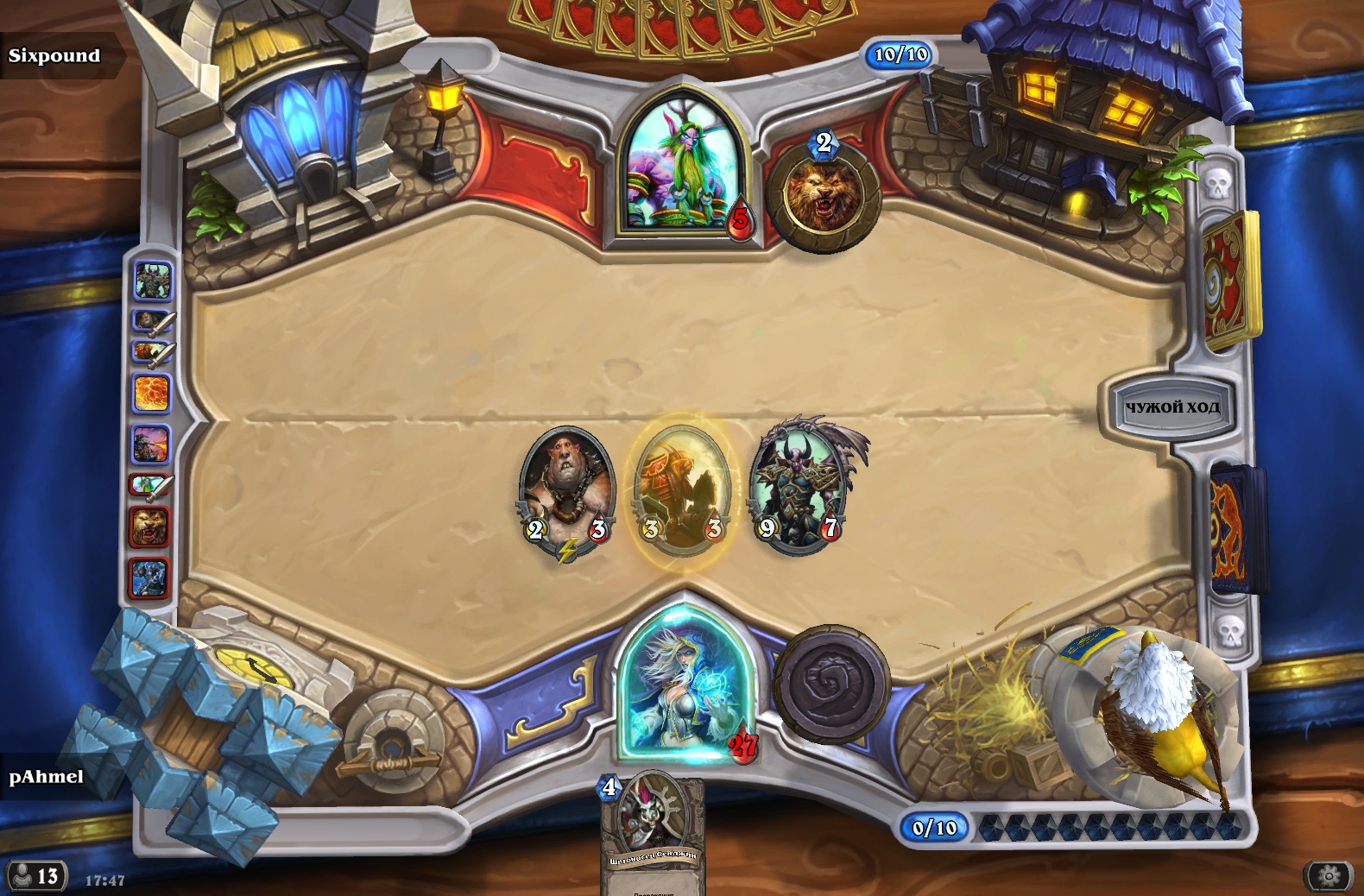Choose the glowing 3/3 minion

click(x=682, y=488)
